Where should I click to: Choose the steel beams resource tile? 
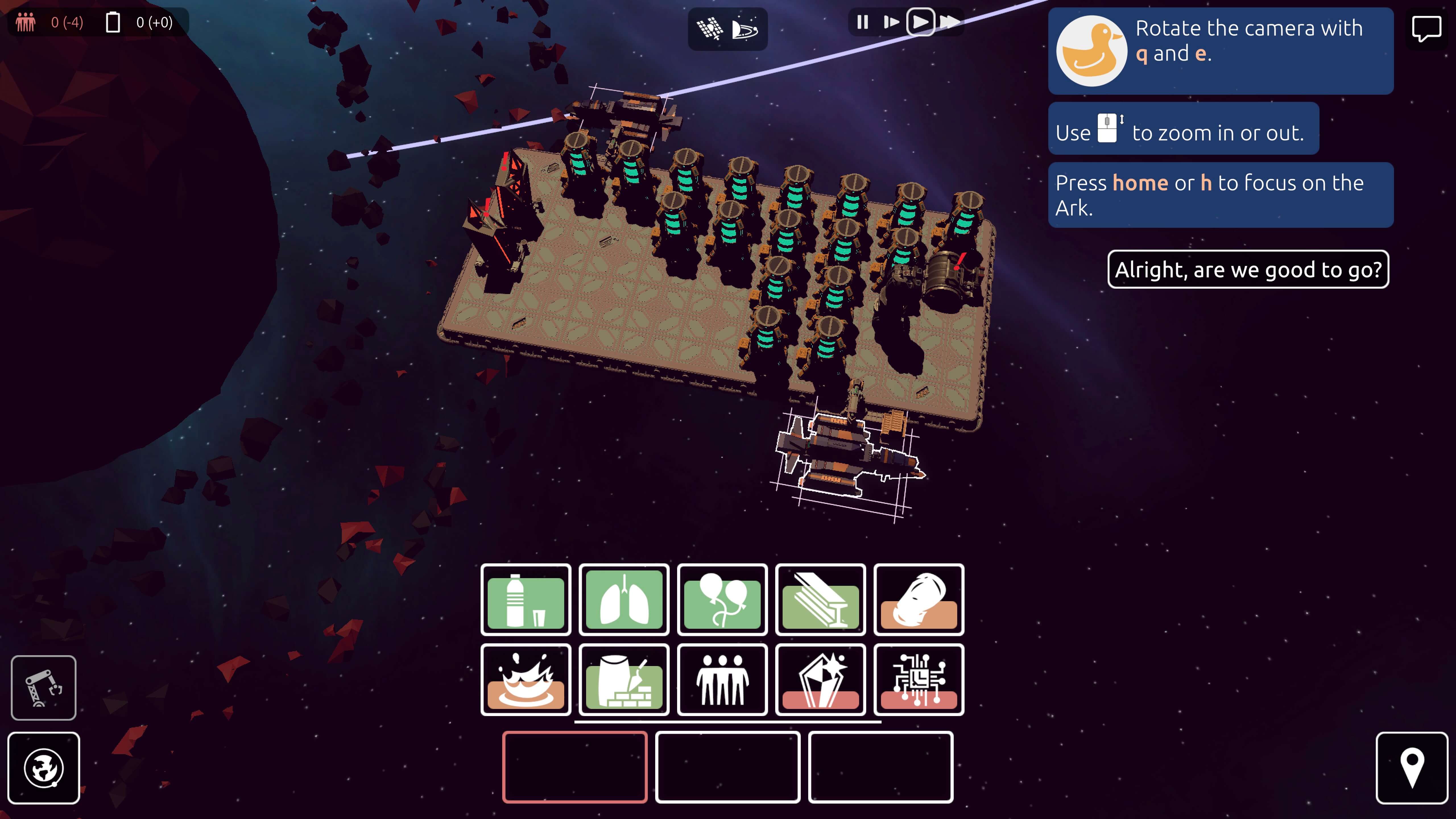821,600
